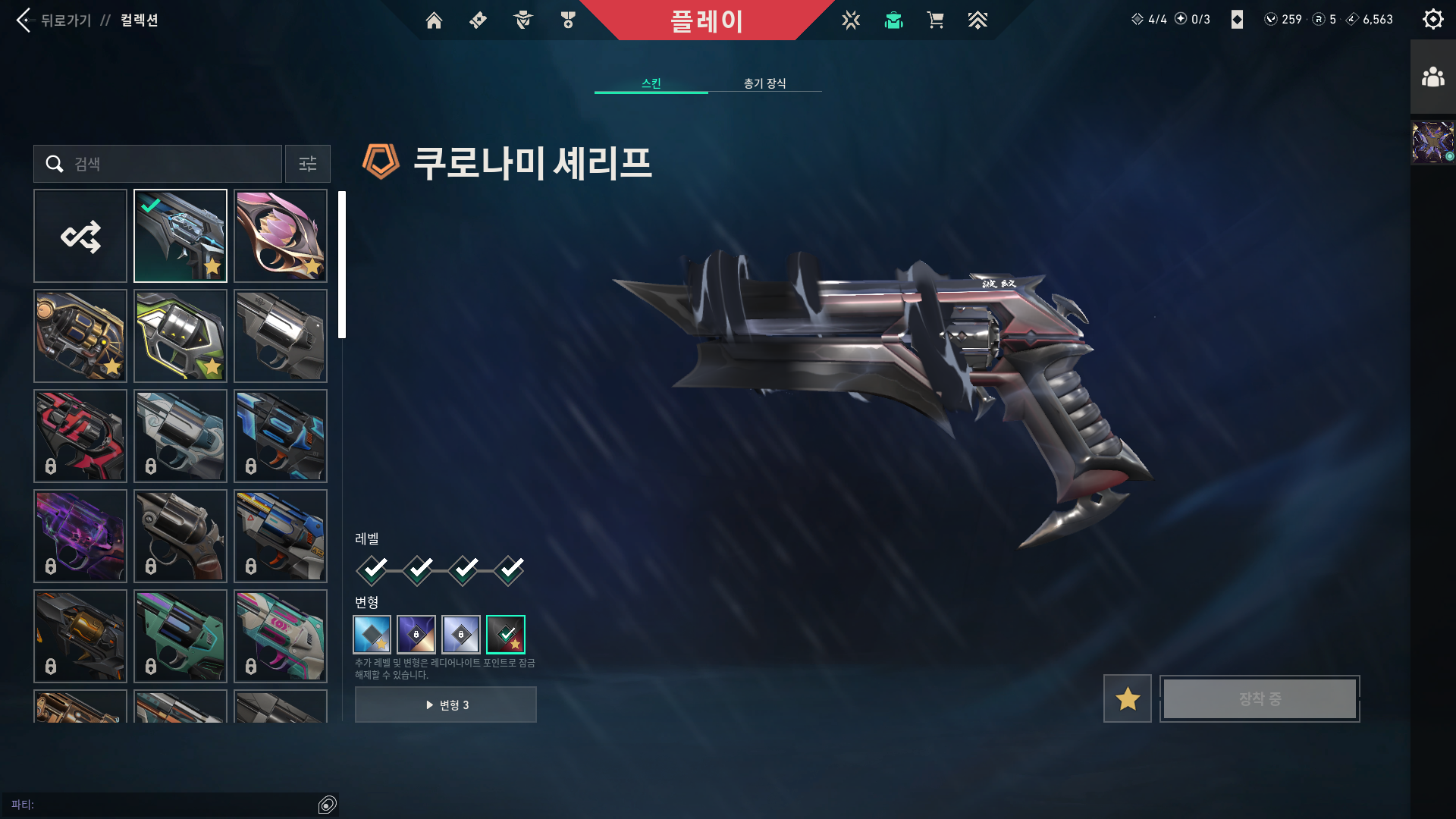Open the Collection backpack icon
This screenshot has width=1456, height=819.
(893, 20)
